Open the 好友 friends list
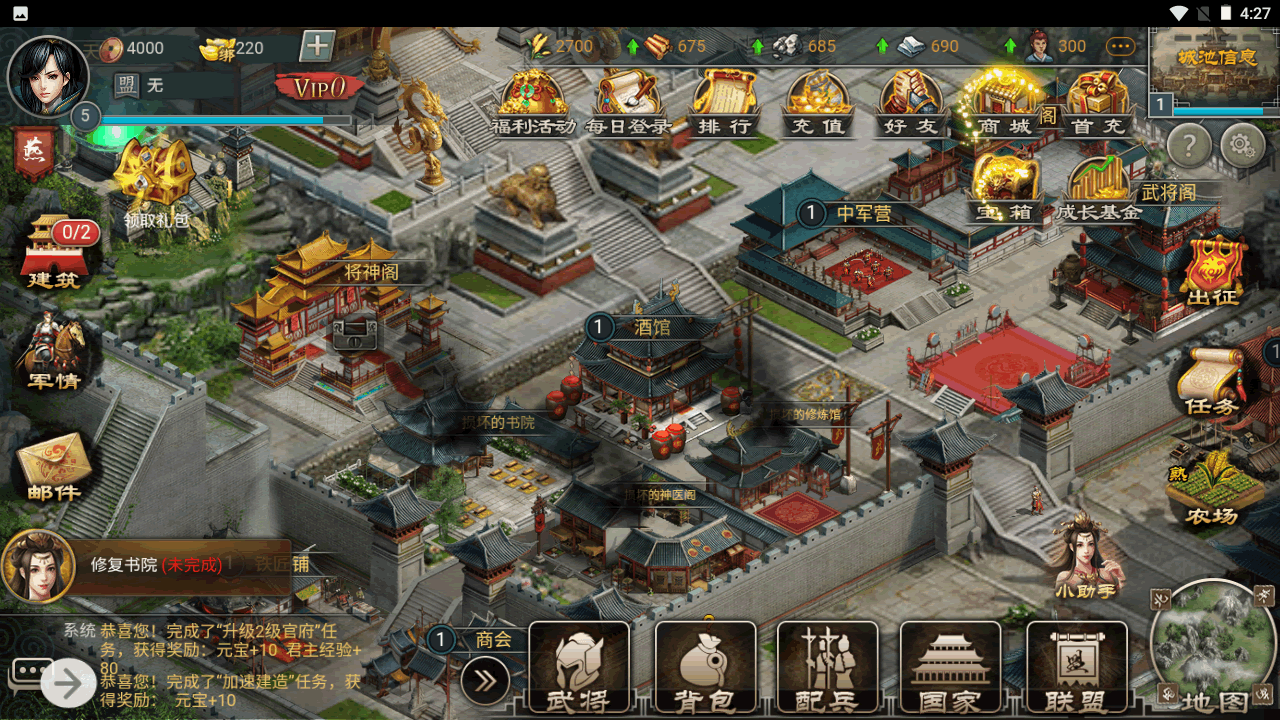1280x720 pixels. pos(911,102)
